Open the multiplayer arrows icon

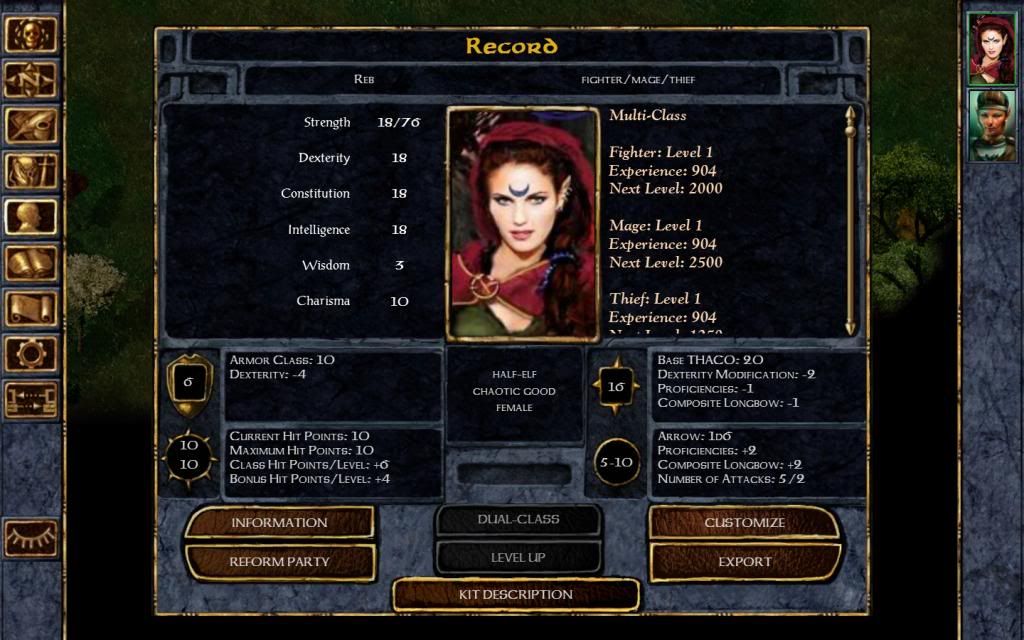30,399
